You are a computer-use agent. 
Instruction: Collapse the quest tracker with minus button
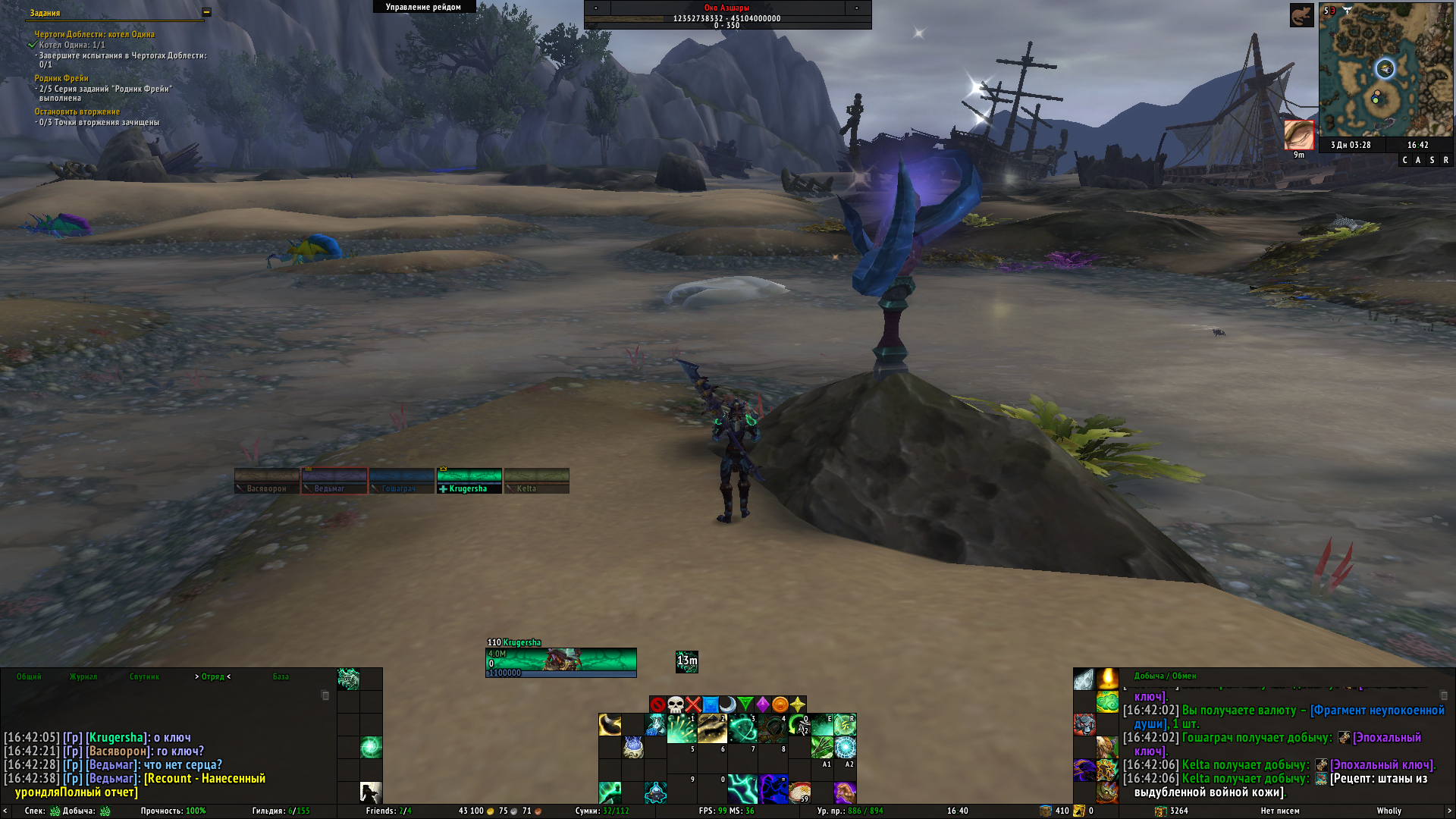point(206,12)
